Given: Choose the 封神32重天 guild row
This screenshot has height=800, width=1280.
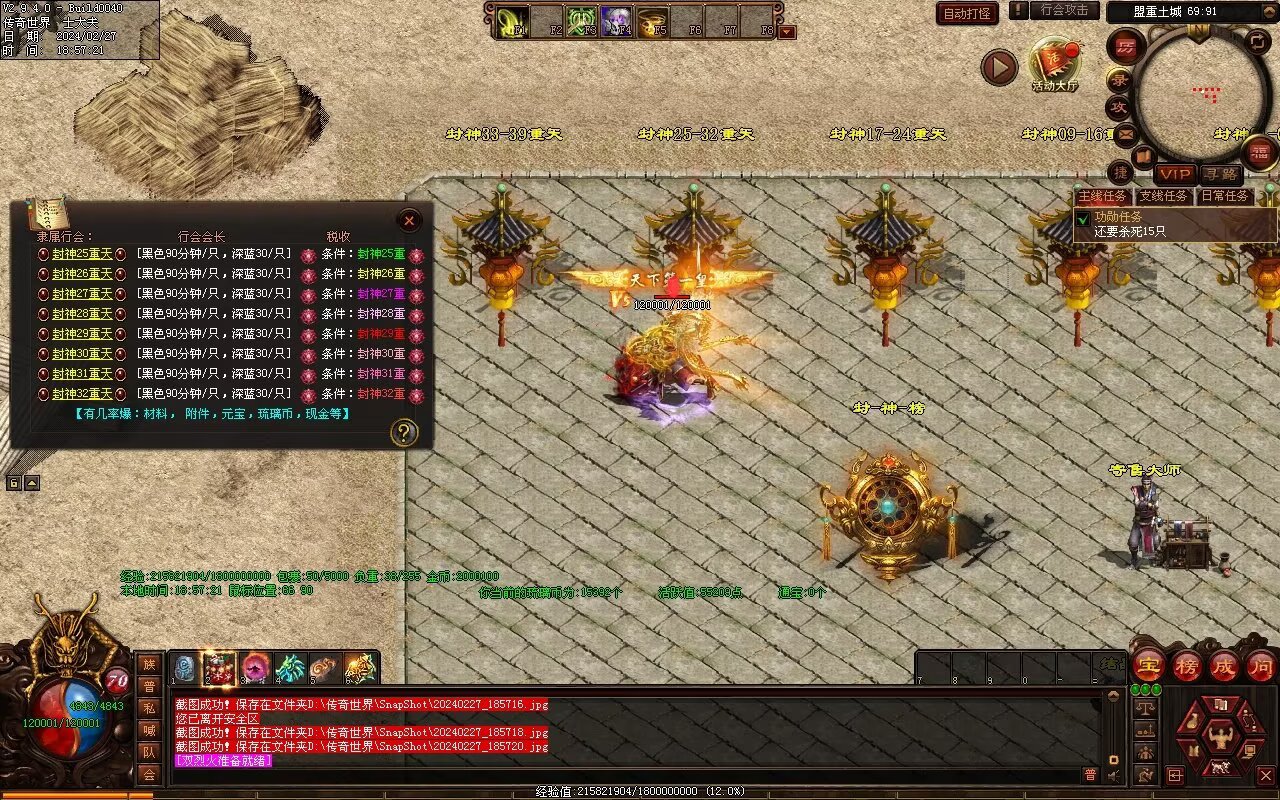Looking at the screenshot, I should [x=82, y=394].
